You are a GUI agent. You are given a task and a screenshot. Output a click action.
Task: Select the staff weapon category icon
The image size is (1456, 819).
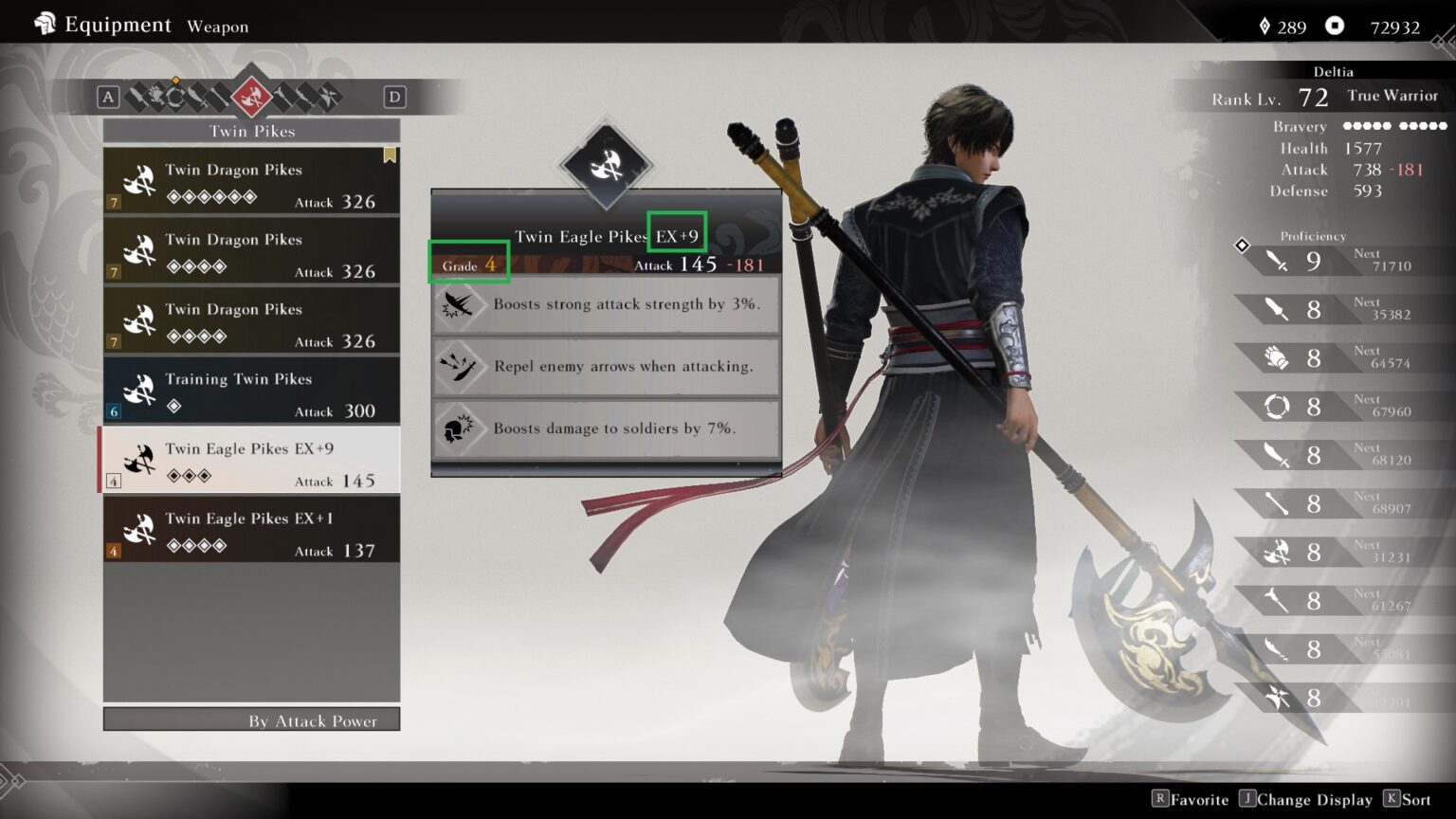point(219,97)
